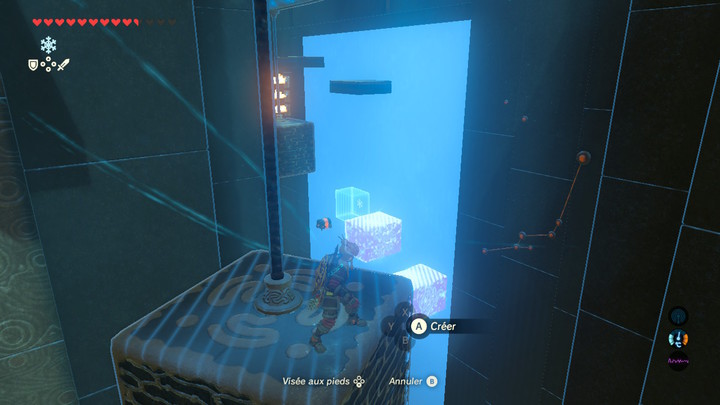Open the shield quick-select icon
720x405 pixels.
[33, 65]
